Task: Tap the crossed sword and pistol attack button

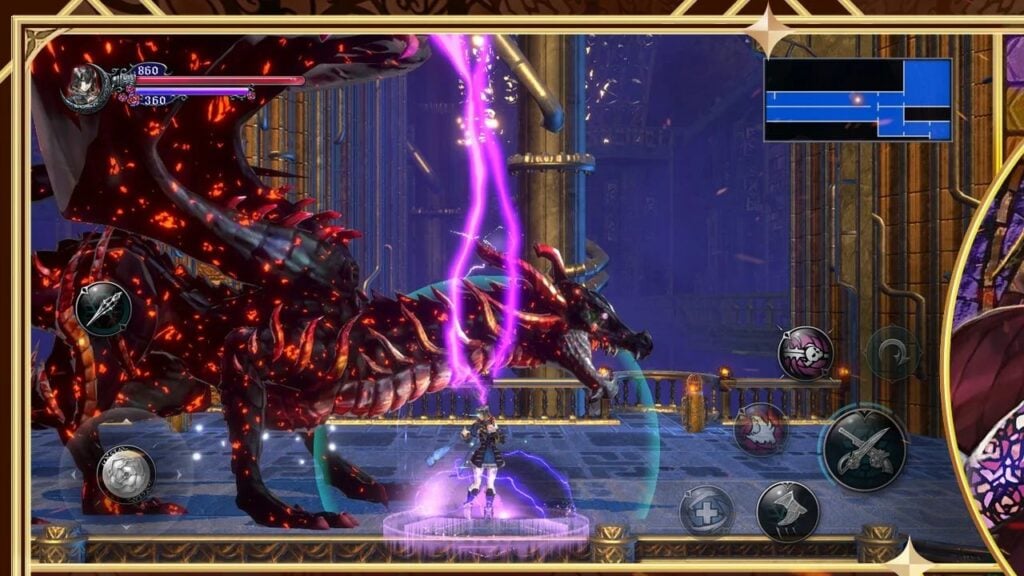Action: [x=863, y=449]
